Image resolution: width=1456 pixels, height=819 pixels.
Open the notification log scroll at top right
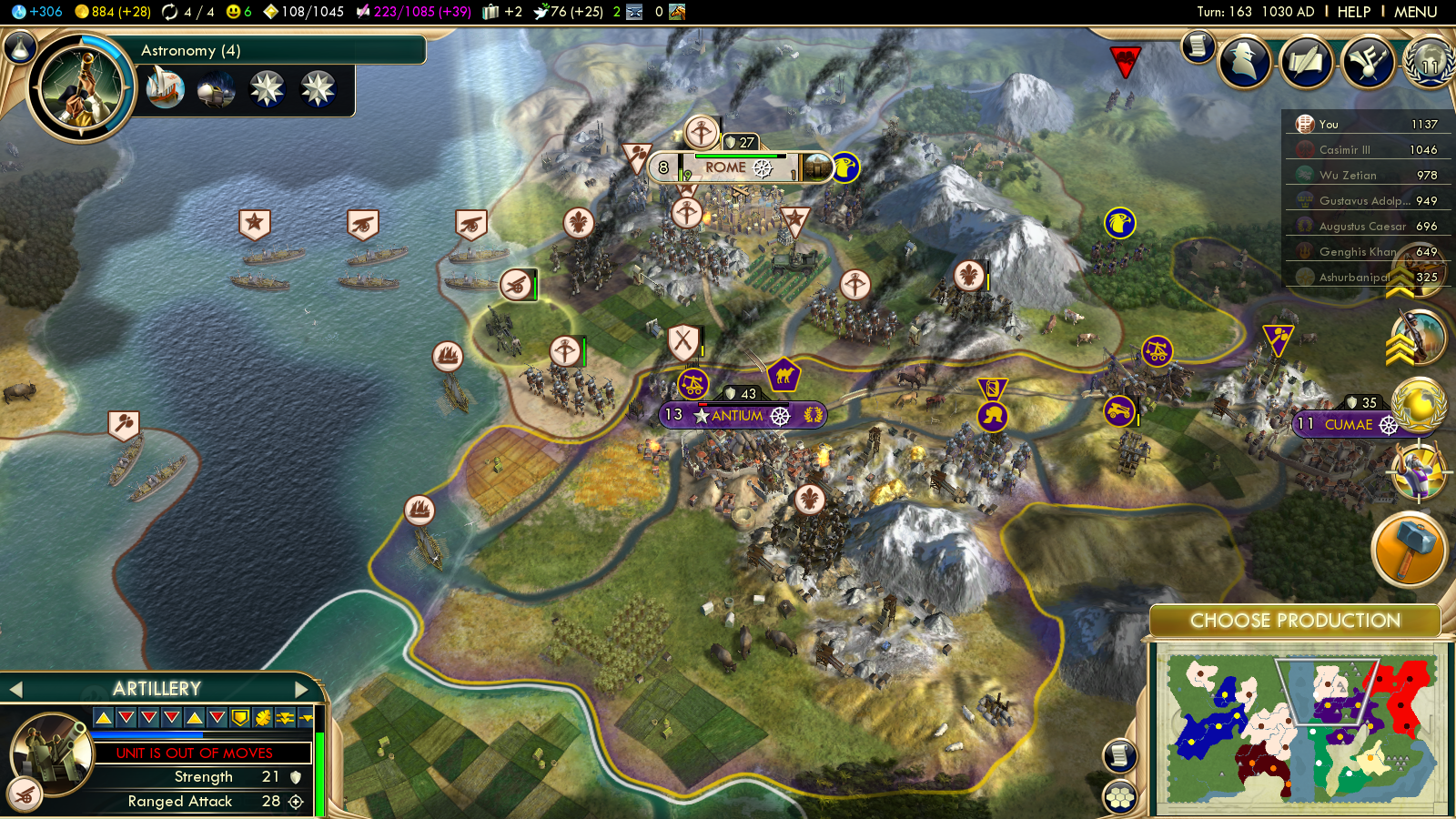click(x=1198, y=45)
